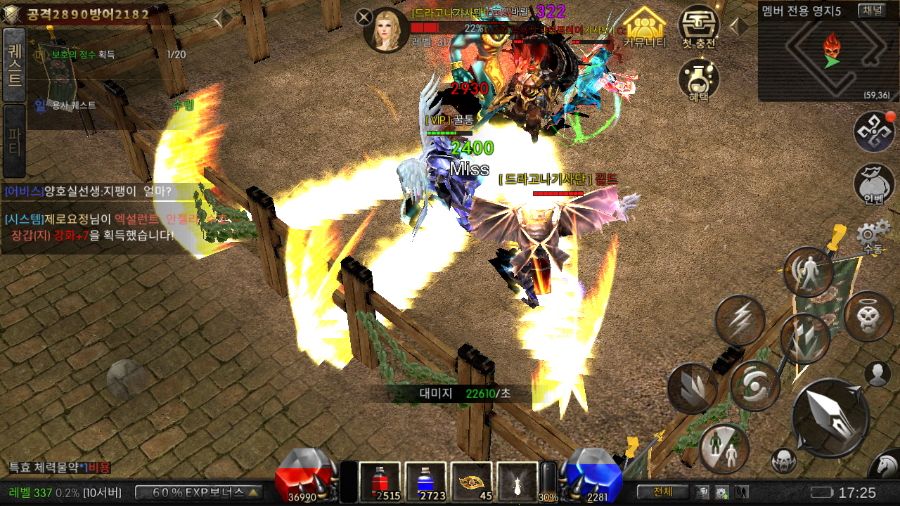Select the 전체 chat channel button
The width and height of the screenshot is (900, 506).
tap(662, 492)
